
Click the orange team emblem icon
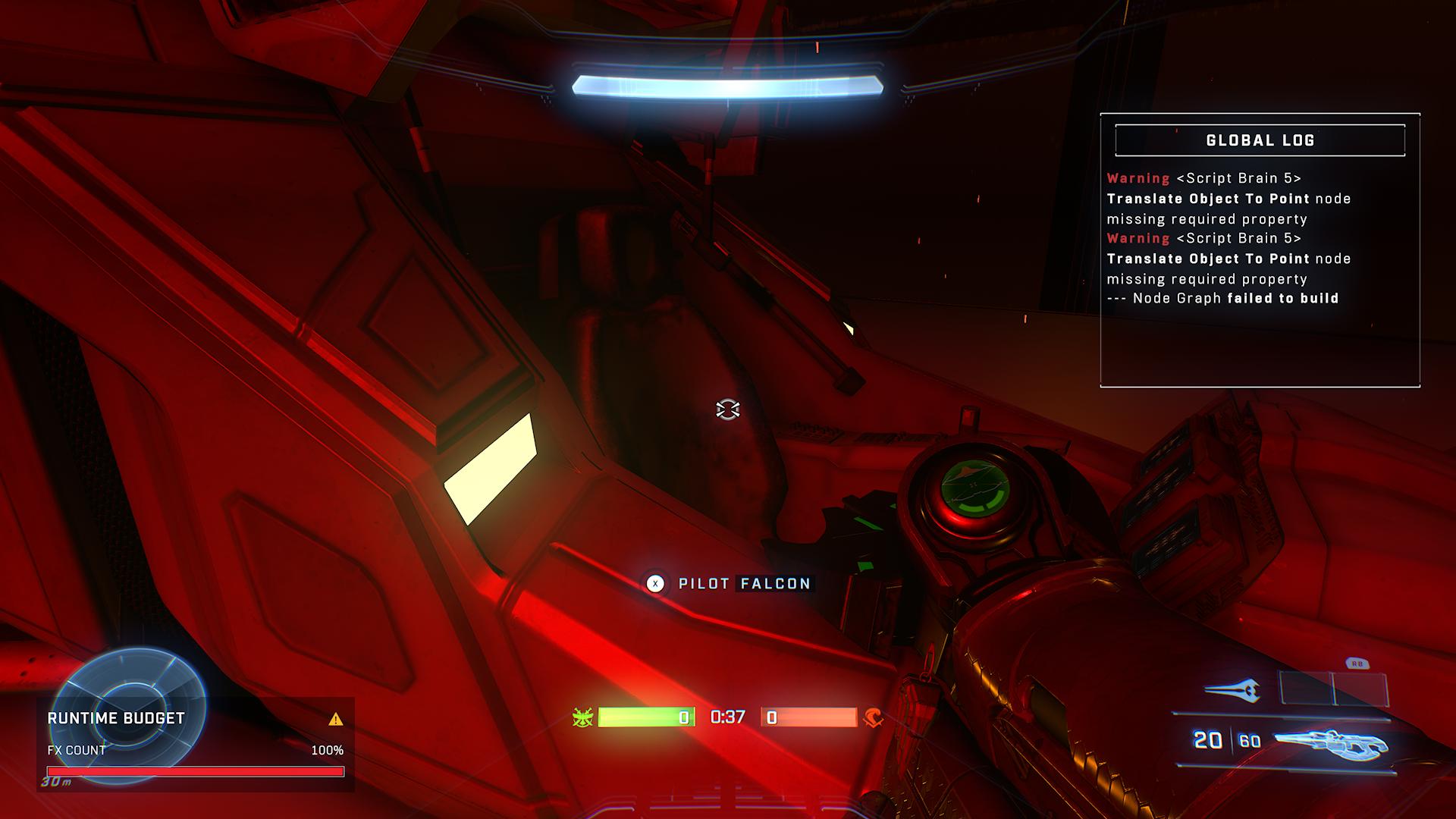[x=873, y=717]
